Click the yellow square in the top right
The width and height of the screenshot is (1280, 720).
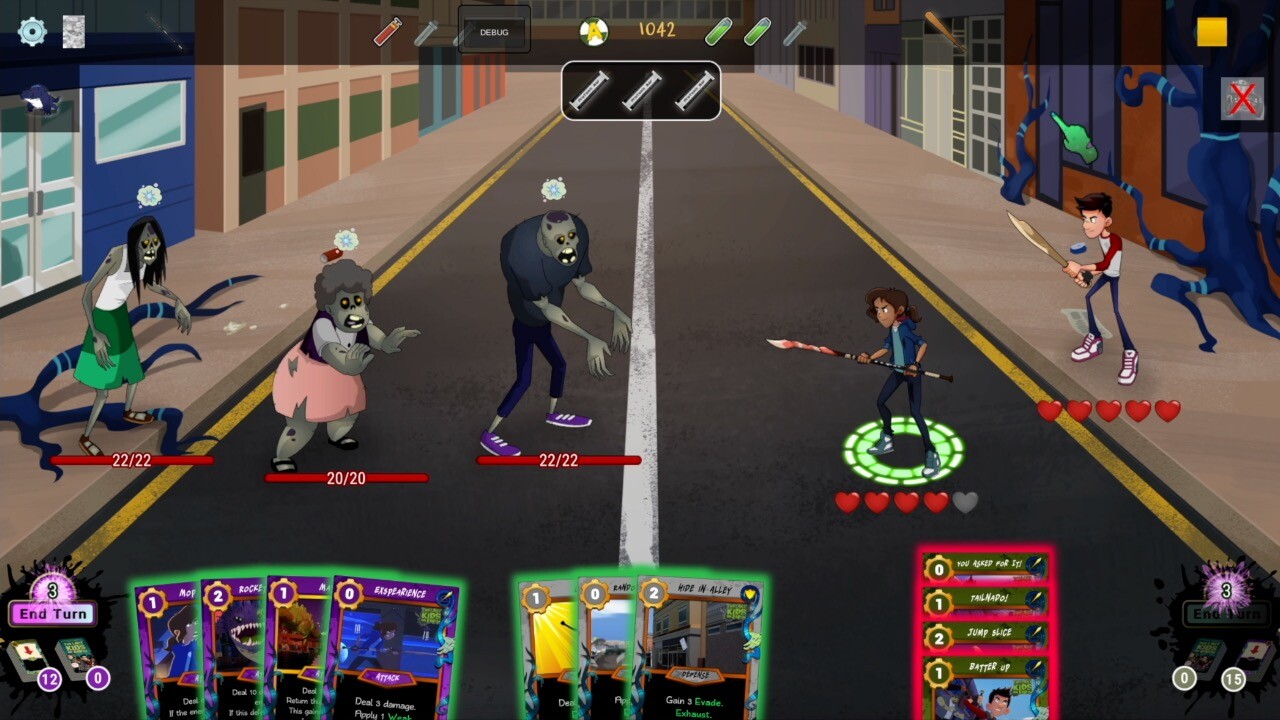(1213, 32)
